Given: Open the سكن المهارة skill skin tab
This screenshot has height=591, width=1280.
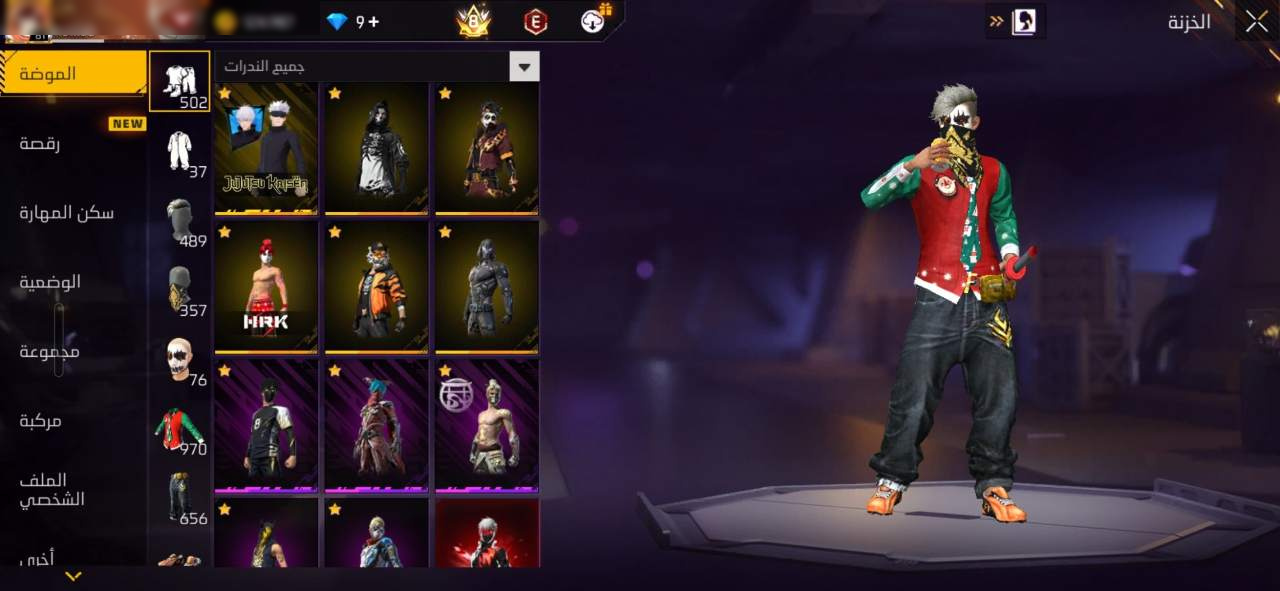Looking at the screenshot, I should click(67, 213).
